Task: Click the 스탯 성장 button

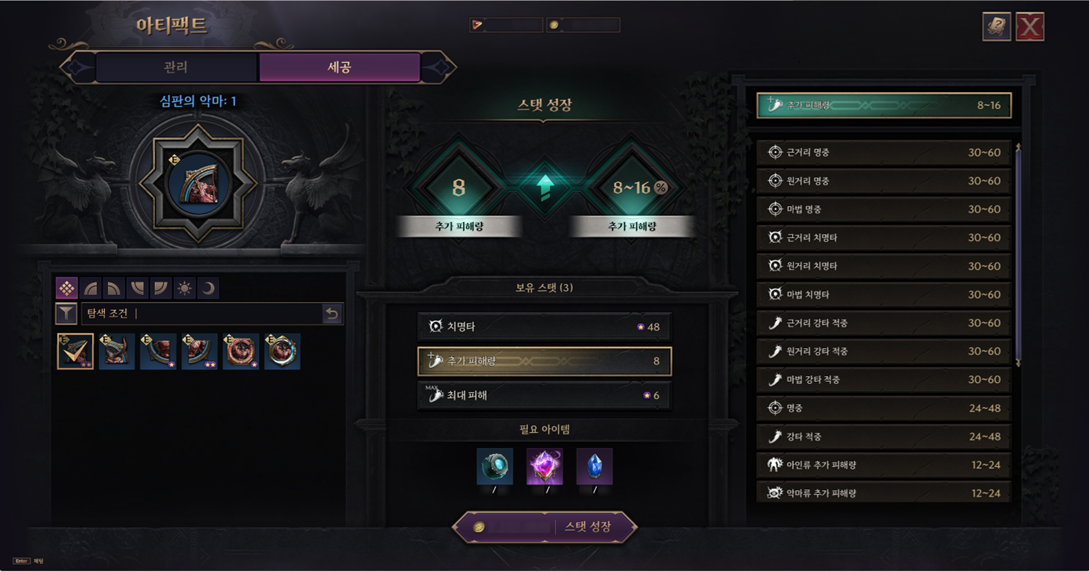Action: tap(545, 527)
